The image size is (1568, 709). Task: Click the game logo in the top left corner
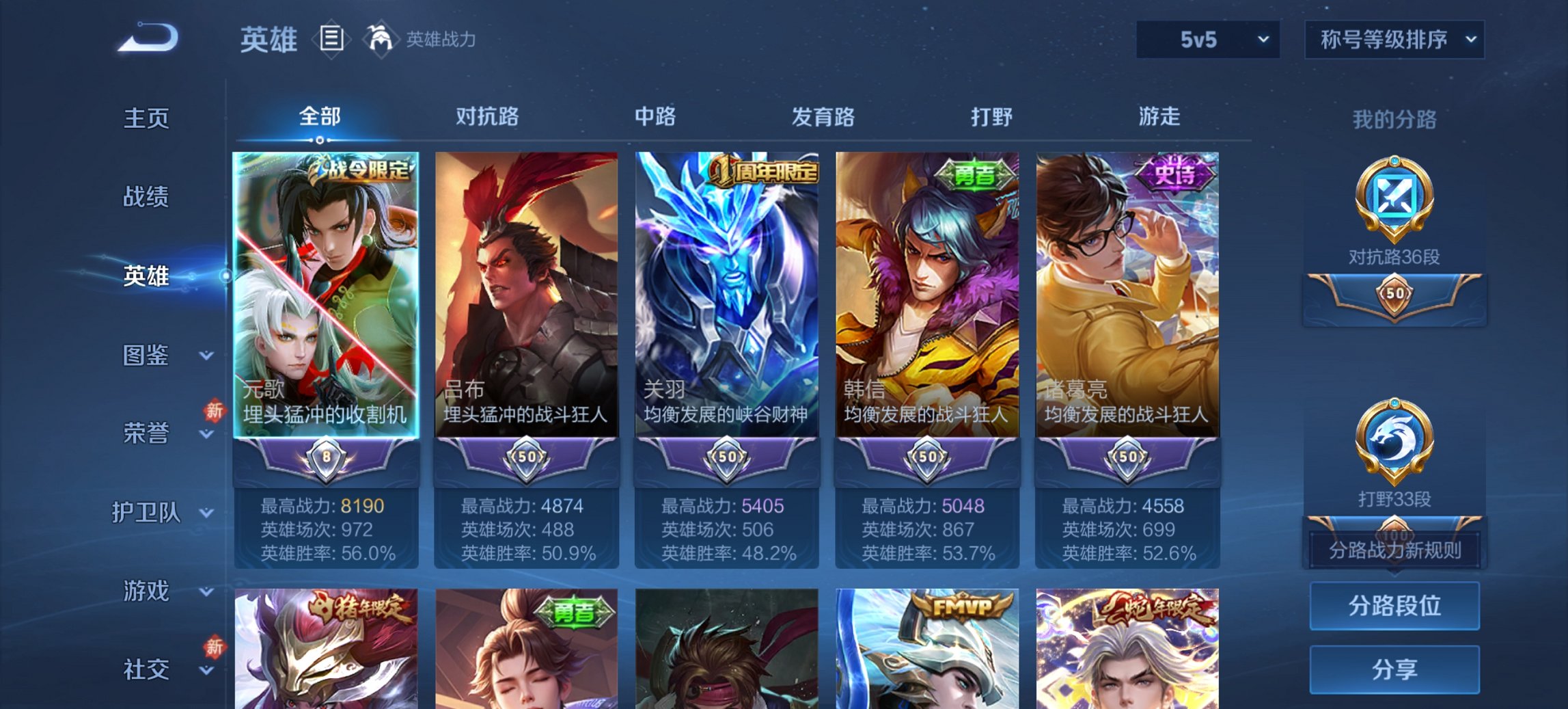point(148,38)
